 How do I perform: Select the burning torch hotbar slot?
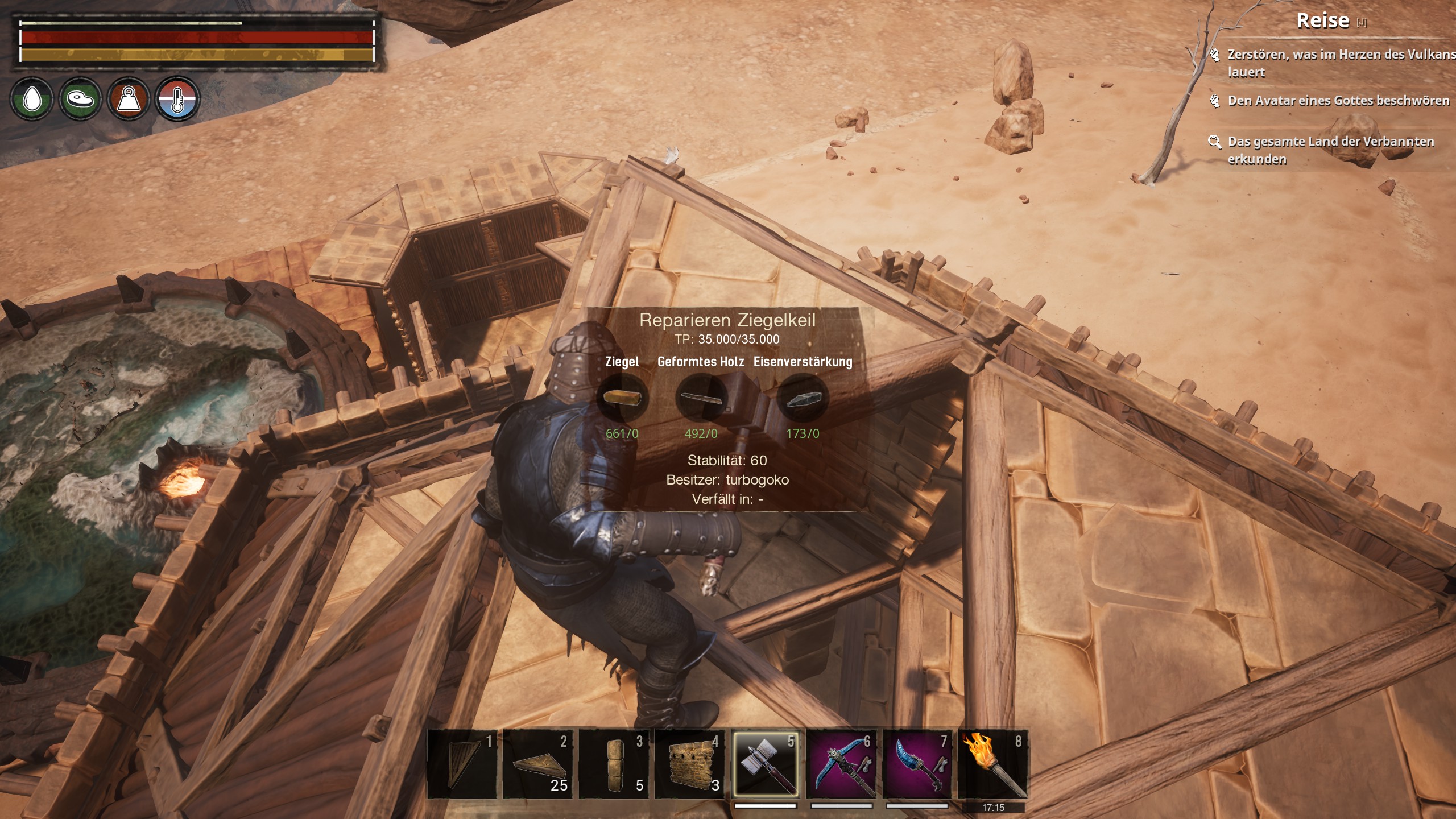[993, 764]
